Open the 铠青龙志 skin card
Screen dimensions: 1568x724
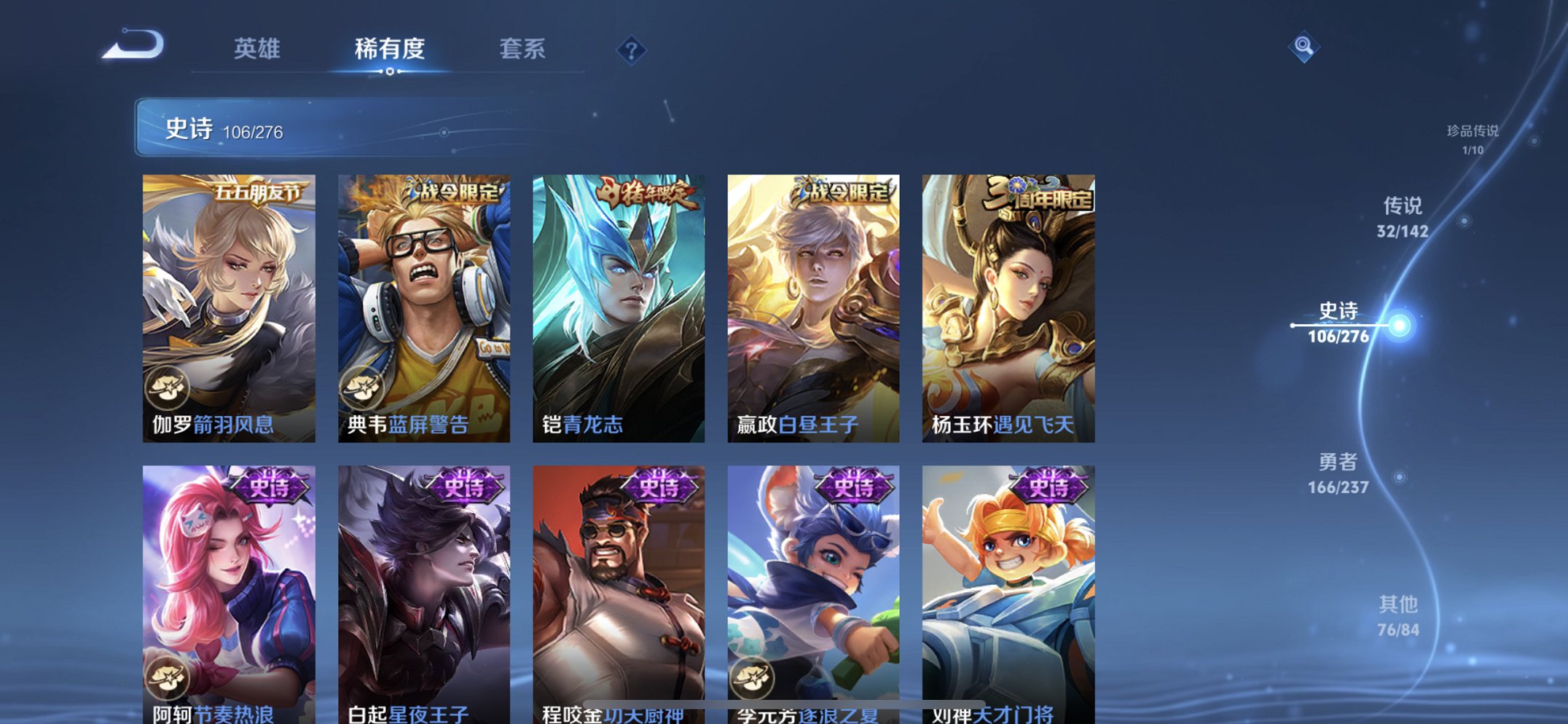618,306
